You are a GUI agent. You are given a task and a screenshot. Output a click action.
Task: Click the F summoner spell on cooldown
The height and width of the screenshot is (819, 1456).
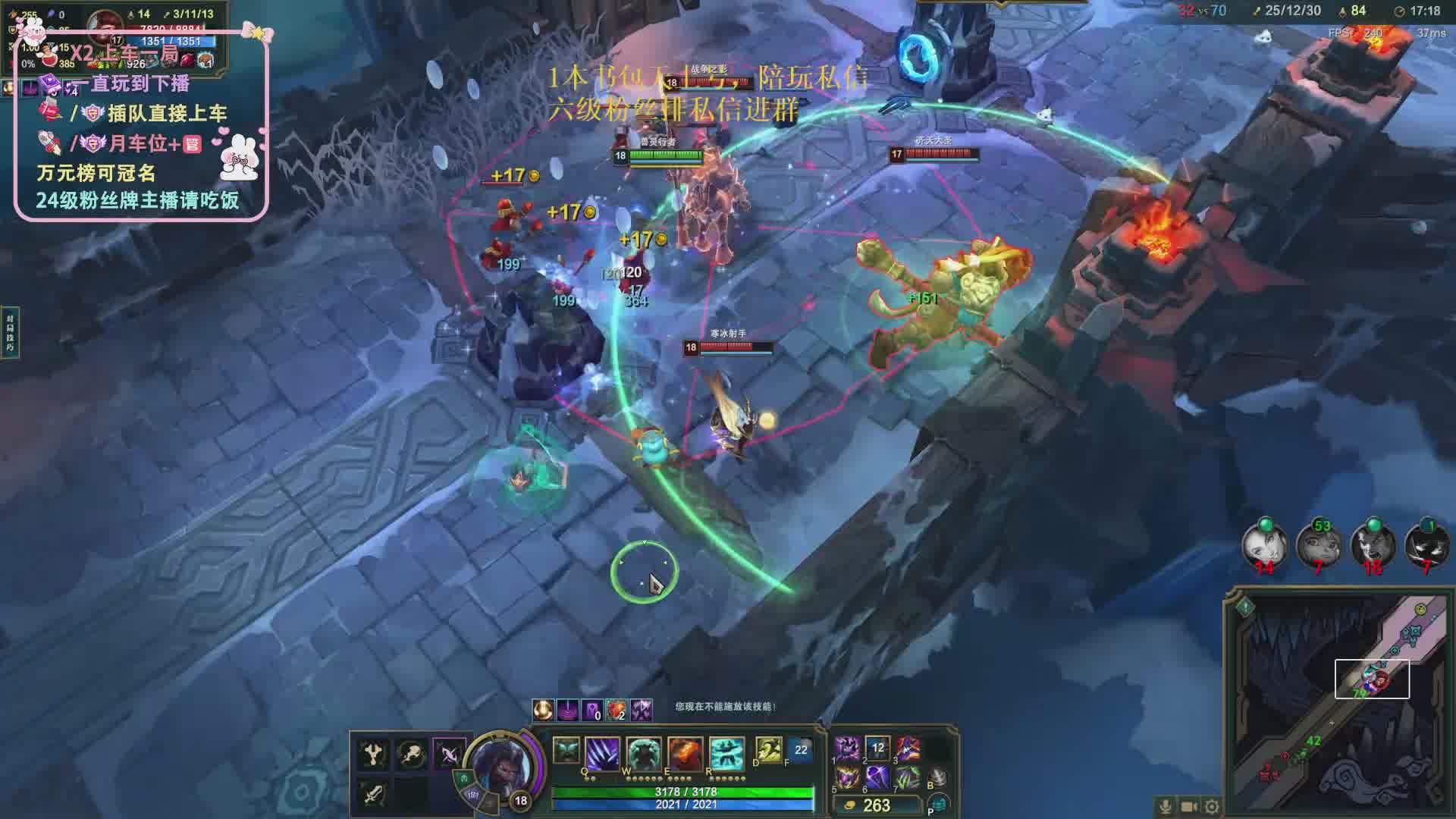tap(801, 750)
